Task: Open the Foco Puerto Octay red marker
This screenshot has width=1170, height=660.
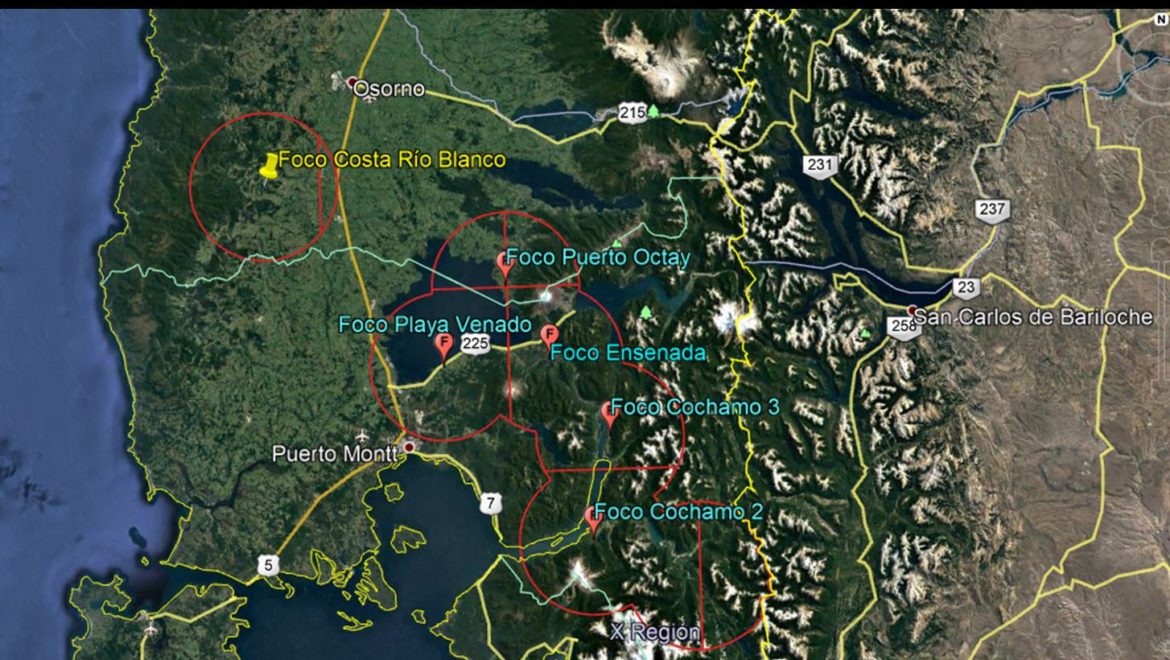Action: pos(505,263)
